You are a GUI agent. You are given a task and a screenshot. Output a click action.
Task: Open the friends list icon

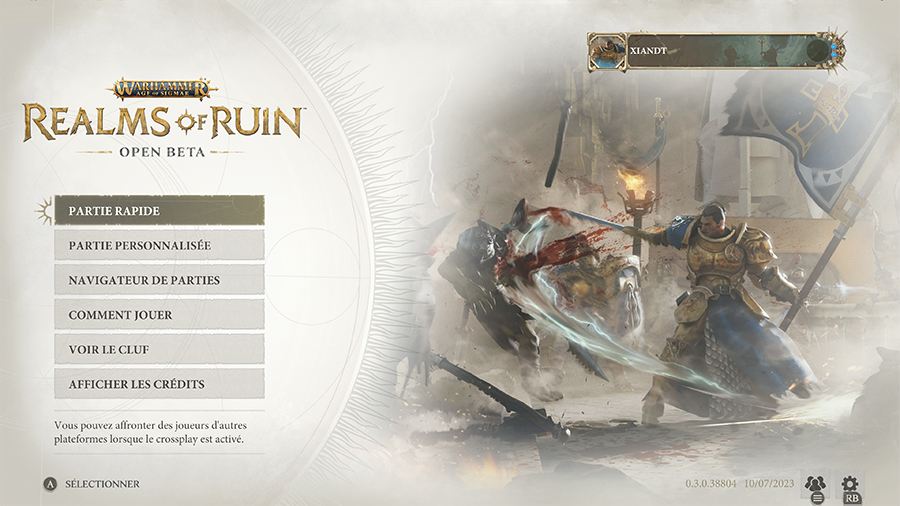[x=815, y=485]
